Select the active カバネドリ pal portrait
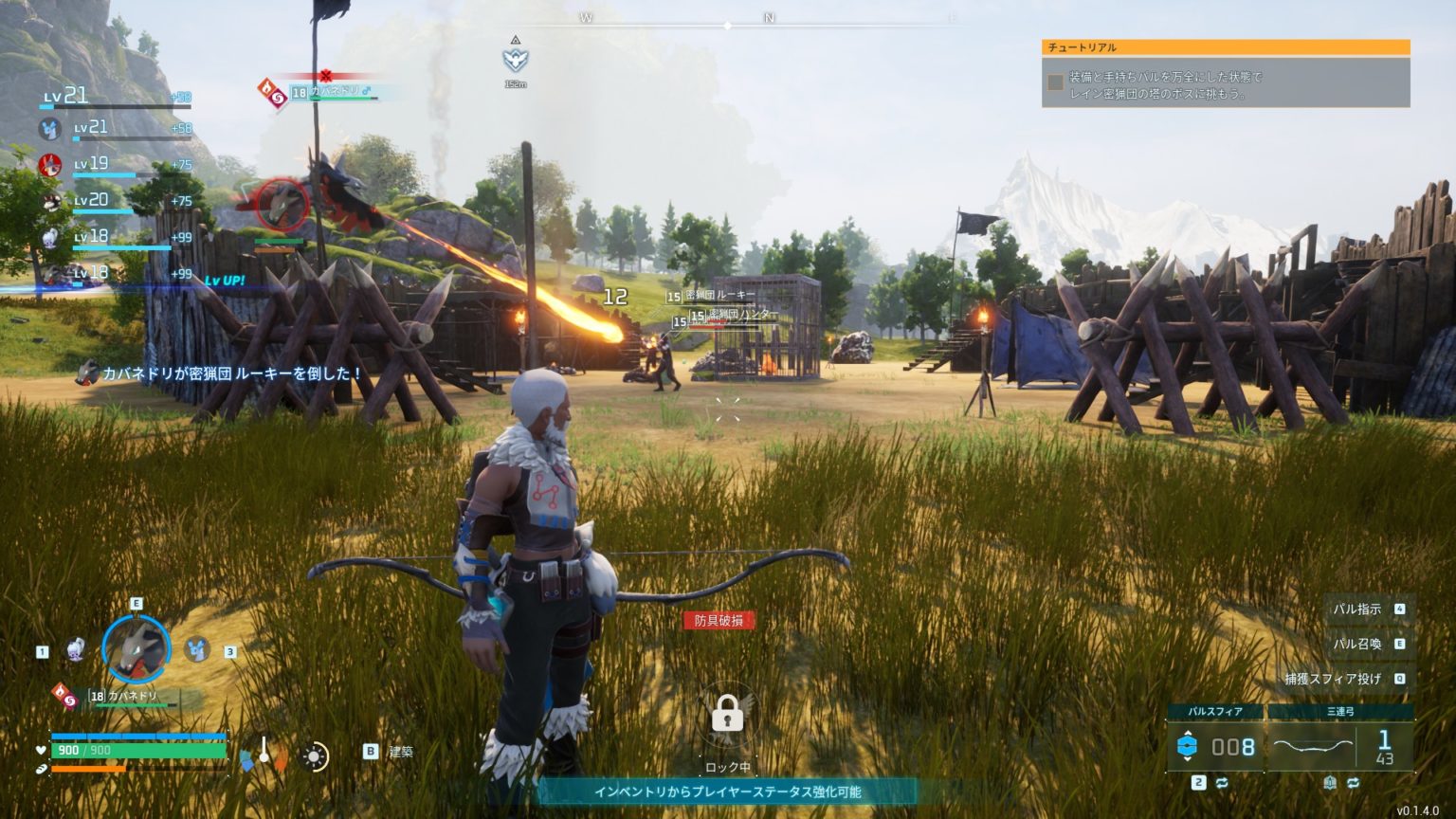The height and width of the screenshot is (819, 1456). click(136, 649)
